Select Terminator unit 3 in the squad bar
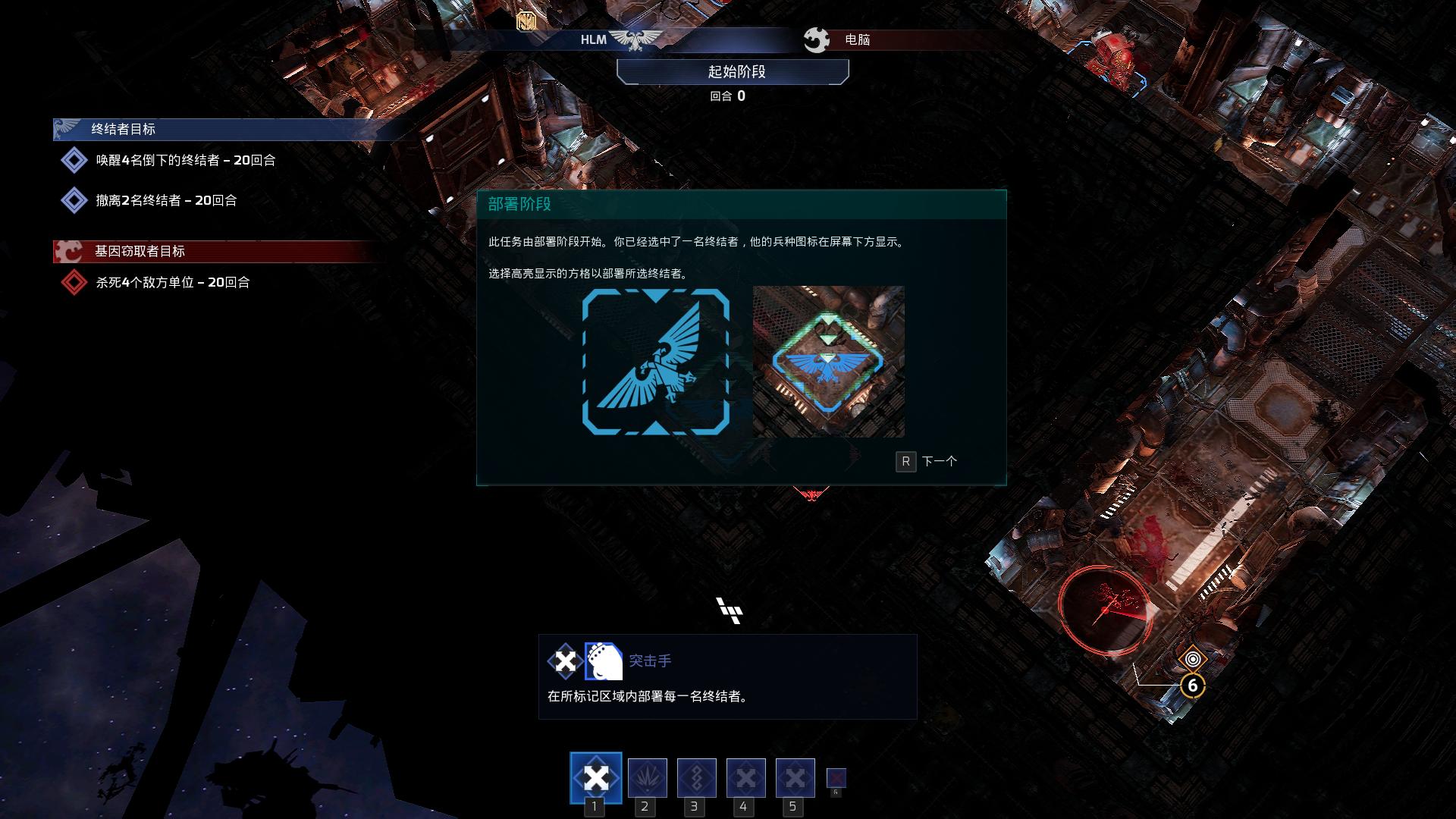1456x819 pixels. coord(696,777)
